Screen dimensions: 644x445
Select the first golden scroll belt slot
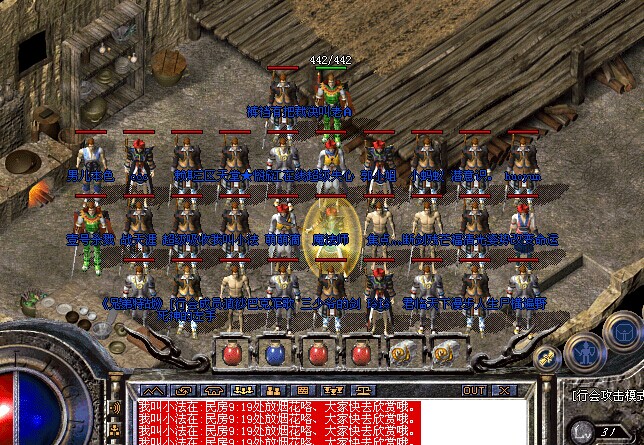click(402, 352)
